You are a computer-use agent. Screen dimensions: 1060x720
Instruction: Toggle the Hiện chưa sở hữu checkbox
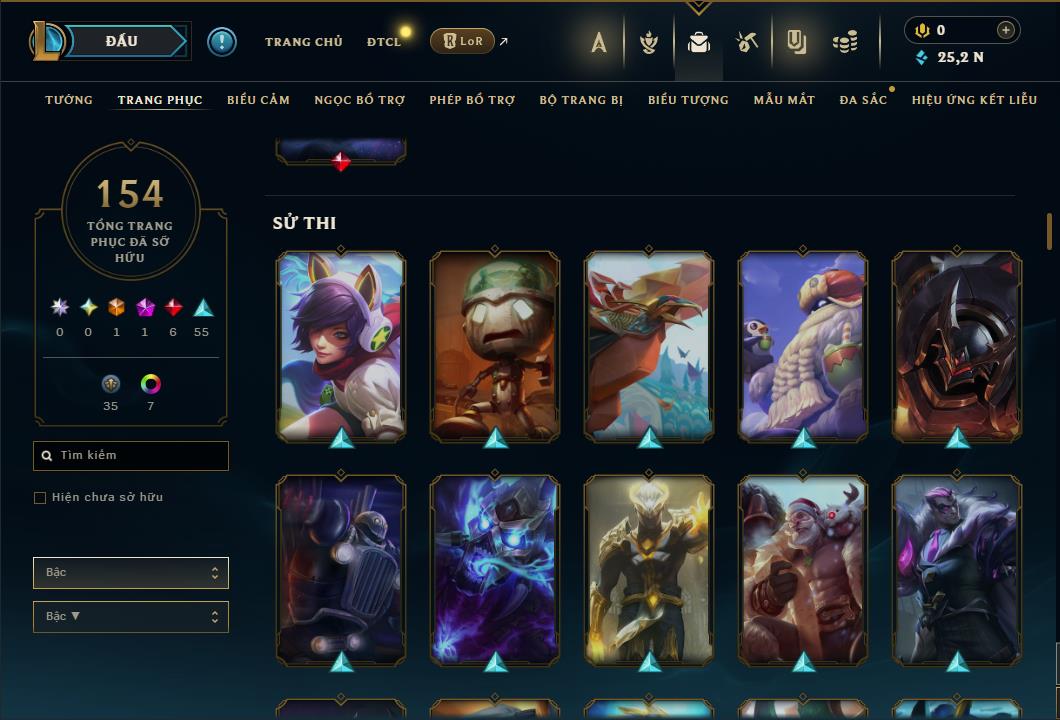(x=40, y=498)
